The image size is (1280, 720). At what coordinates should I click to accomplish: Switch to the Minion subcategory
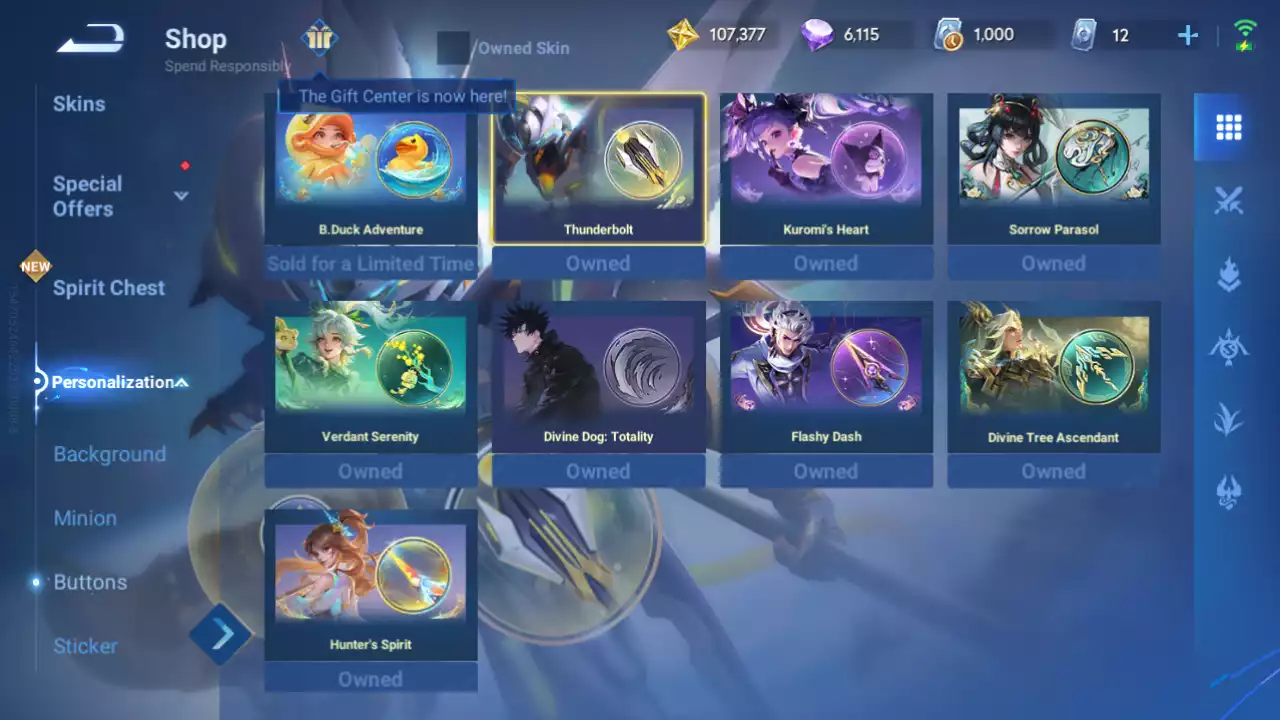[85, 518]
